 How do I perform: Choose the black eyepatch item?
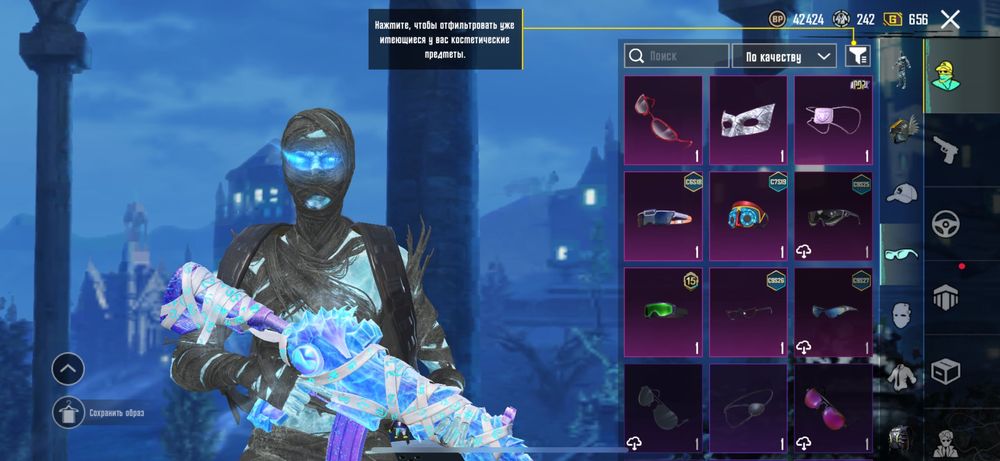[x=748, y=407]
